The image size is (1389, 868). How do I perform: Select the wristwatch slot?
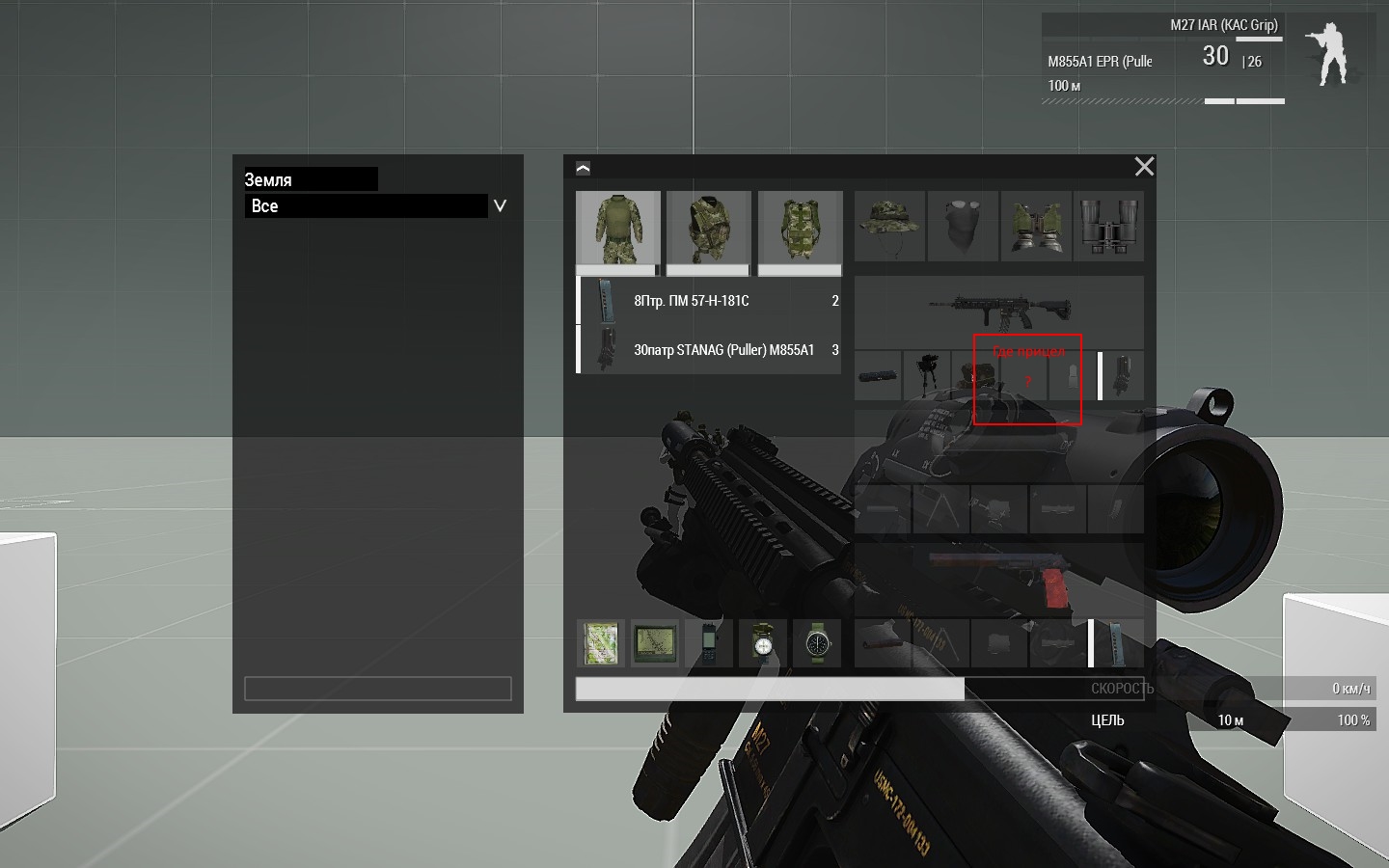817,643
